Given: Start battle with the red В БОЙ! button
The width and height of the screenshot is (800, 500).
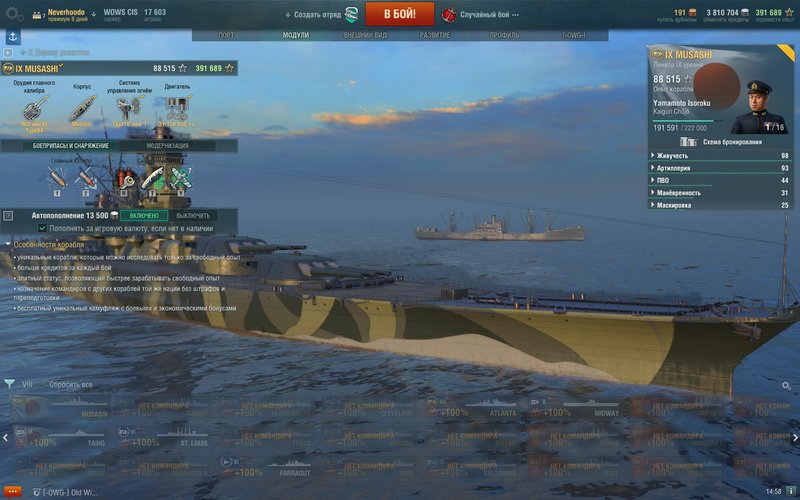Looking at the screenshot, I should pyautogui.click(x=399, y=14).
